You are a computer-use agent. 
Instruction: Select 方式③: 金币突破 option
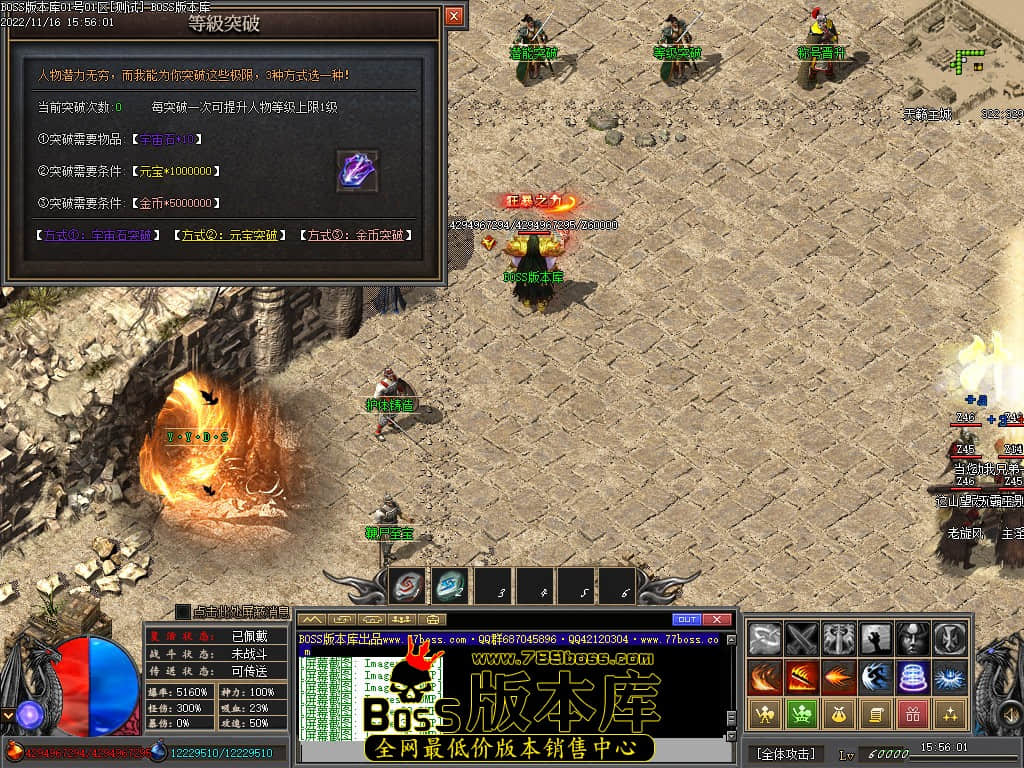355,236
